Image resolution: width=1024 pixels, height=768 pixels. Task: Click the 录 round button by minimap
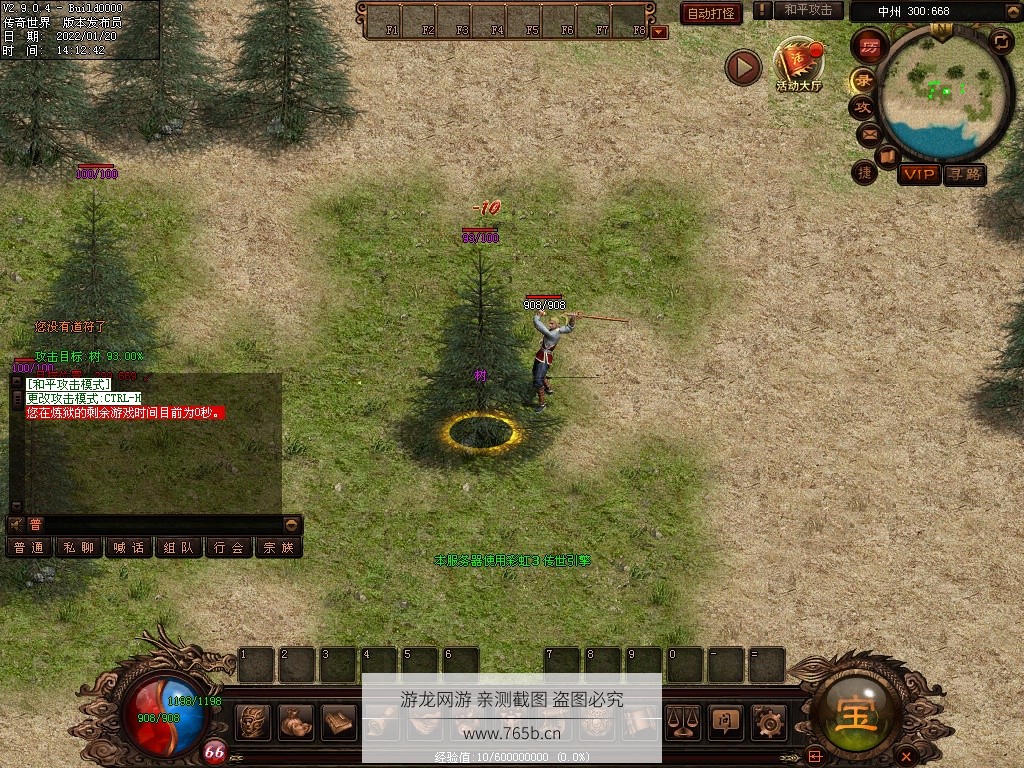point(862,80)
